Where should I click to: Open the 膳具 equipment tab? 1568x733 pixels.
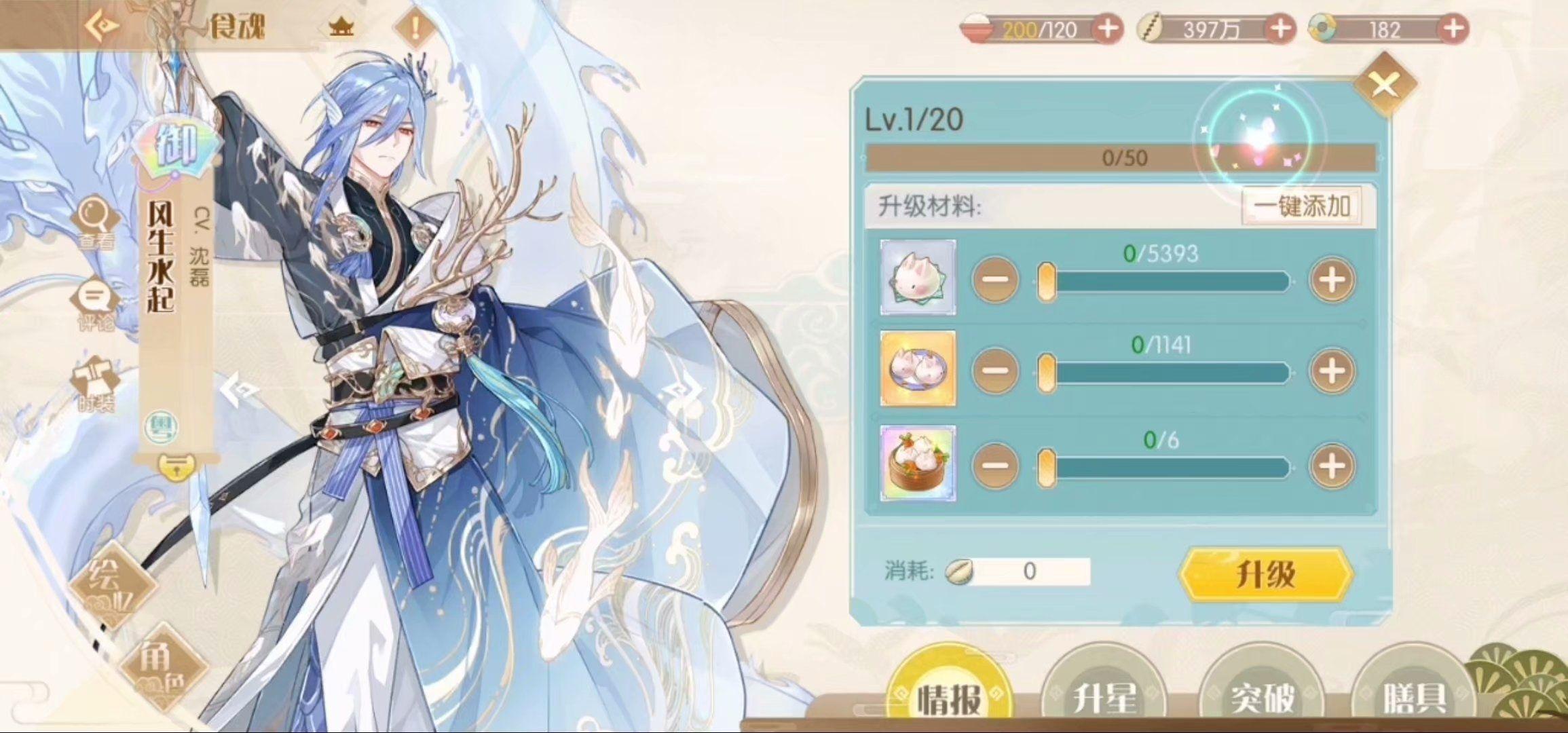pos(1415,697)
